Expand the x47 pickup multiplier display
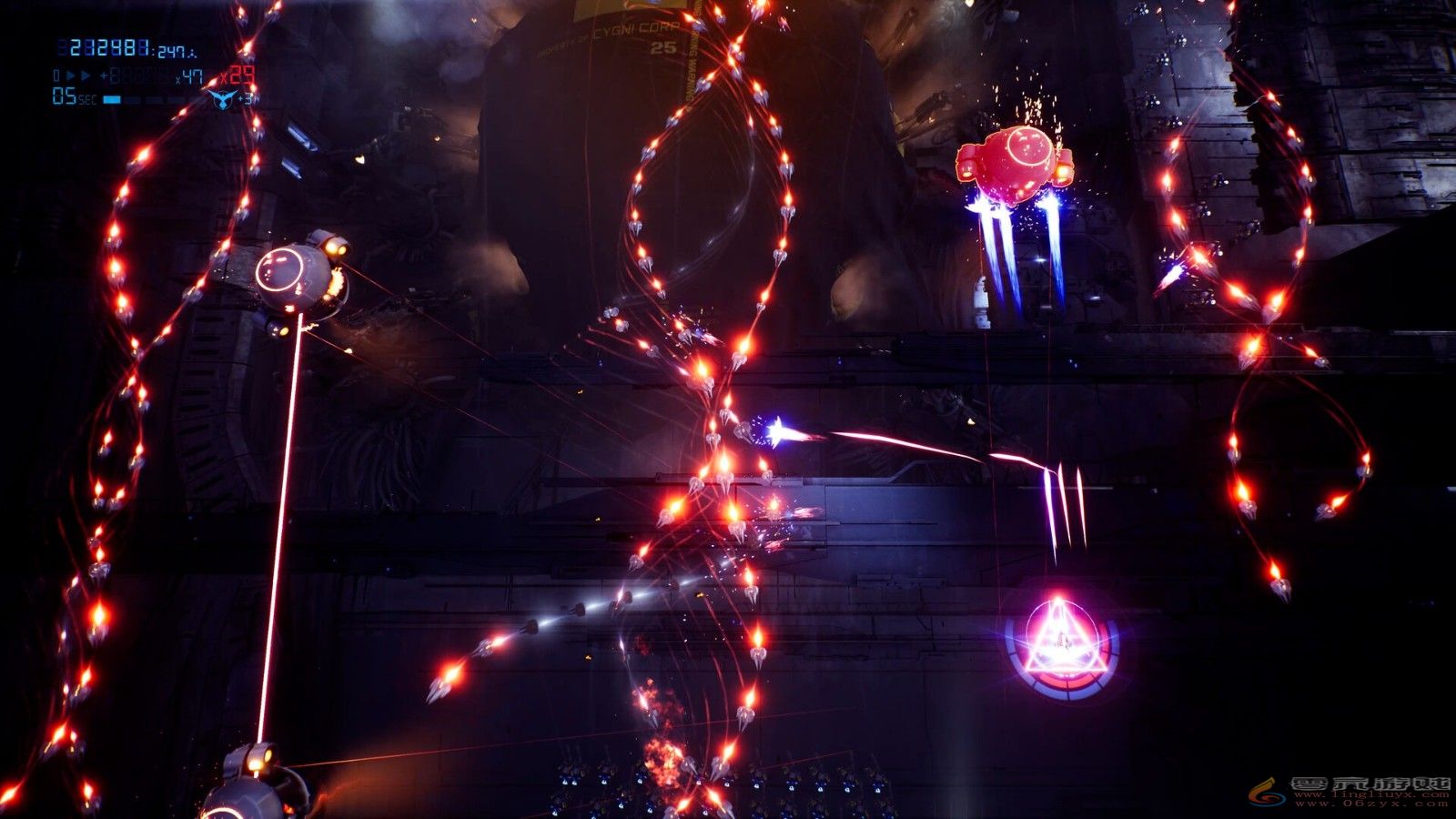The image size is (1456, 819). point(191,76)
